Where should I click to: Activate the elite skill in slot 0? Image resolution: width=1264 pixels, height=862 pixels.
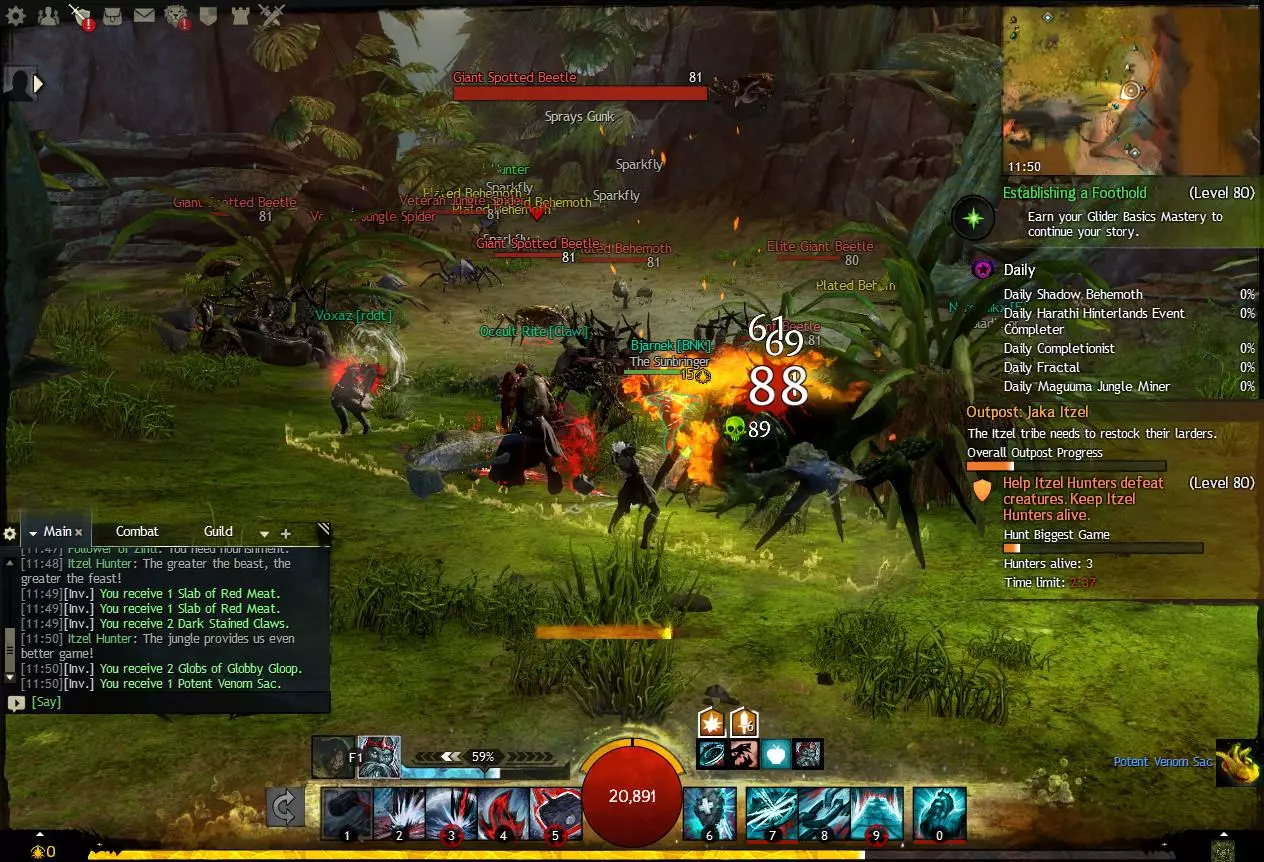tap(939, 813)
